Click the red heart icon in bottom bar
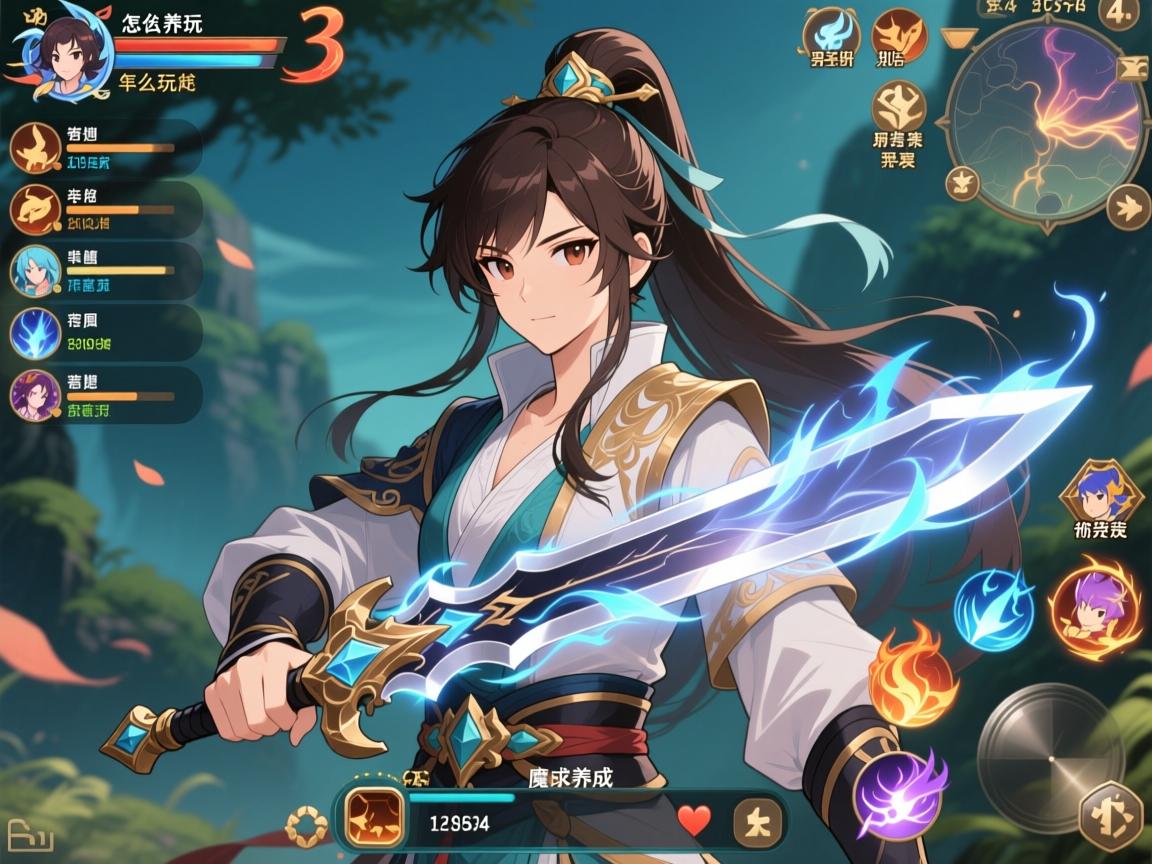 point(694,821)
